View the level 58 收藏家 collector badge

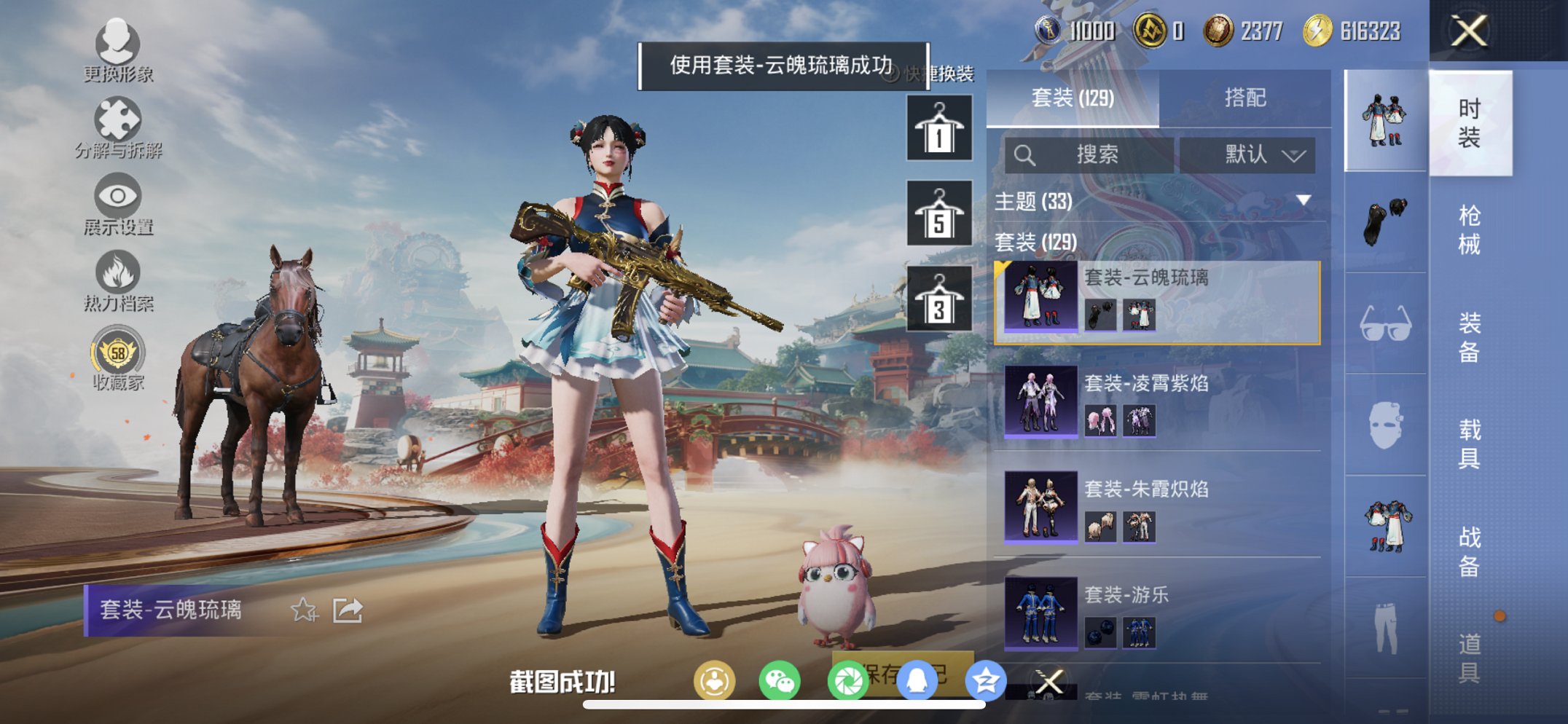[121, 357]
